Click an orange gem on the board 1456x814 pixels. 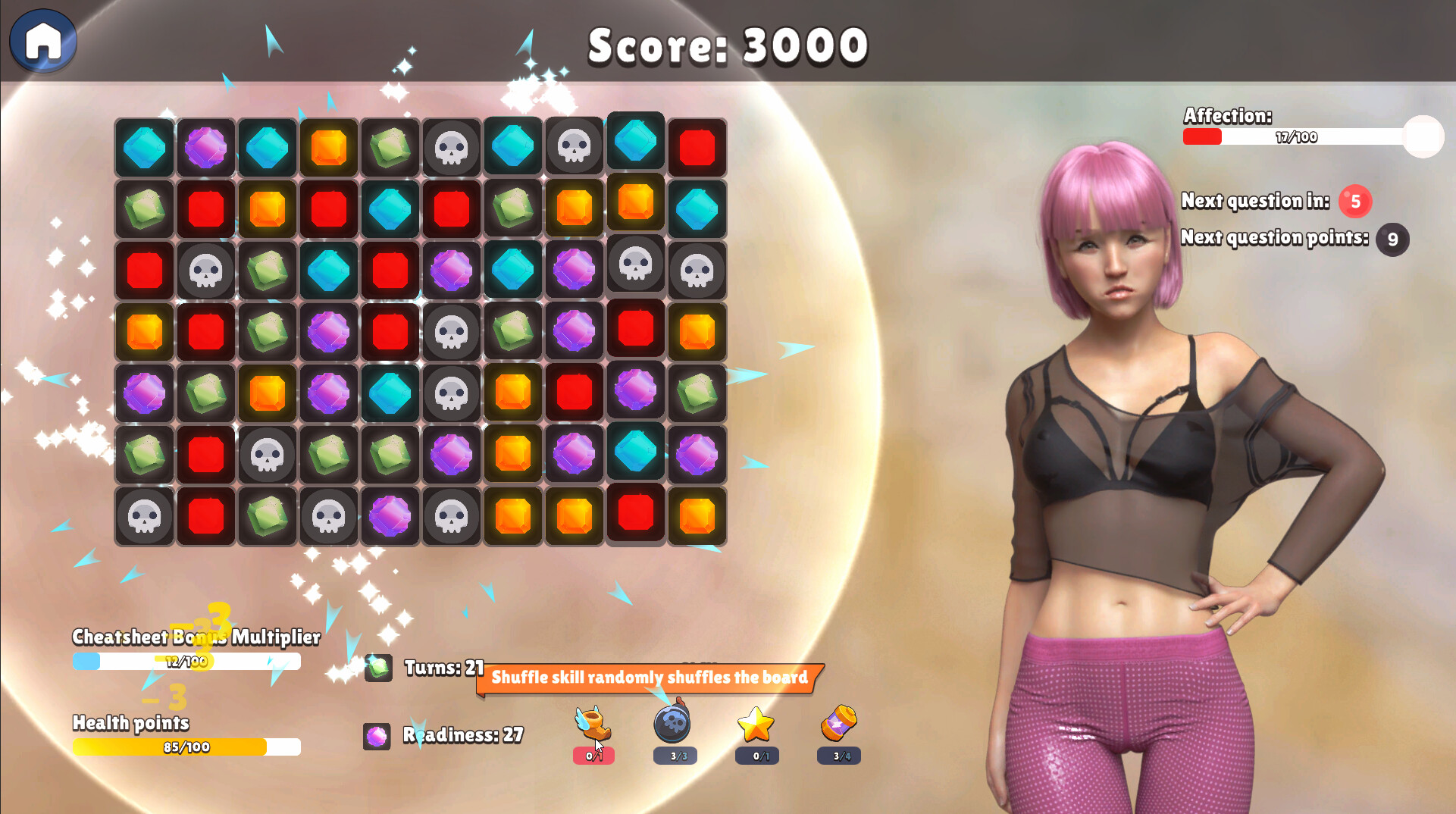(x=328, y=146)
